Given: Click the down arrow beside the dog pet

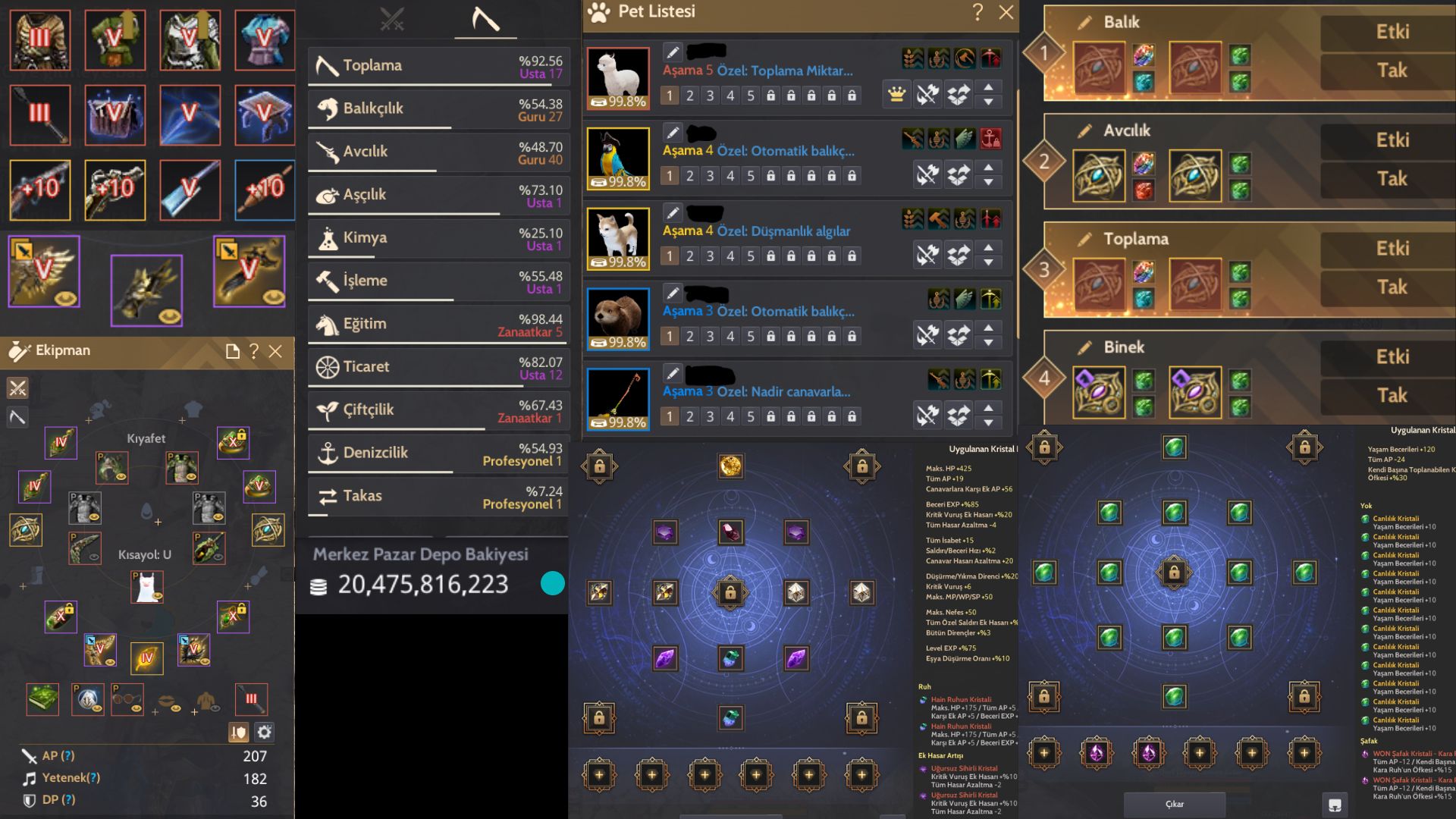Looking at the screenshot, I should tap(989, 261).
